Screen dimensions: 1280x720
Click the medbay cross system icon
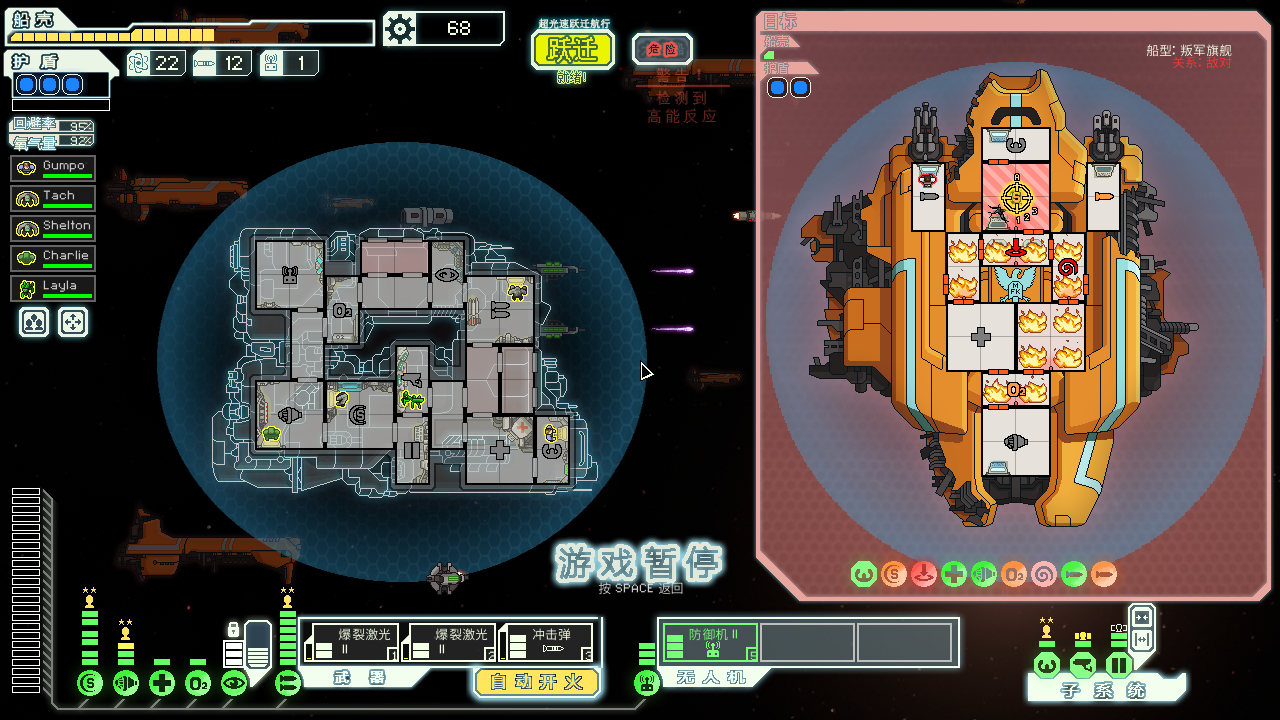(162, 684)
